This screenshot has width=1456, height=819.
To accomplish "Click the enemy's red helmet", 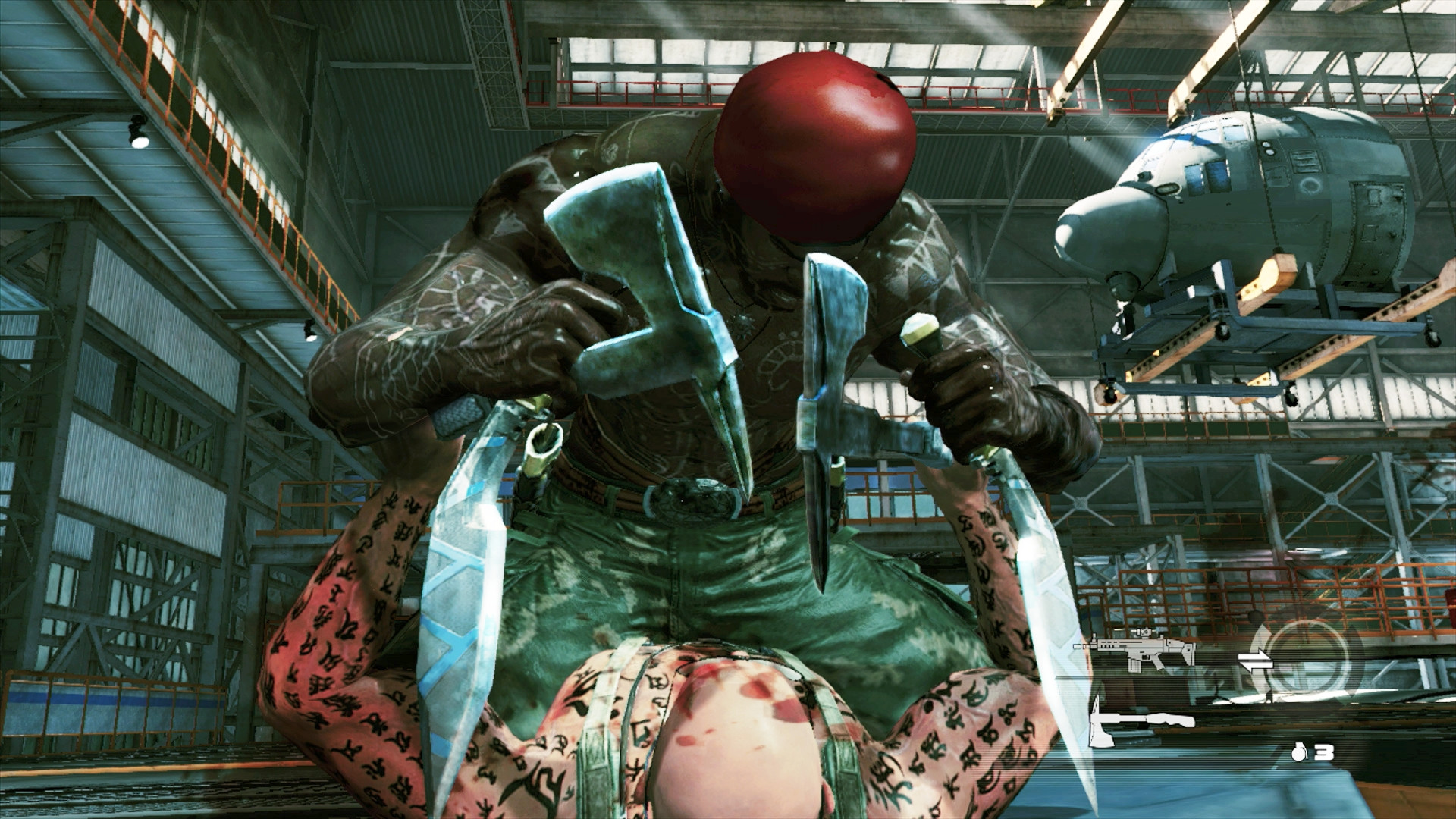I will pos(811,144).
